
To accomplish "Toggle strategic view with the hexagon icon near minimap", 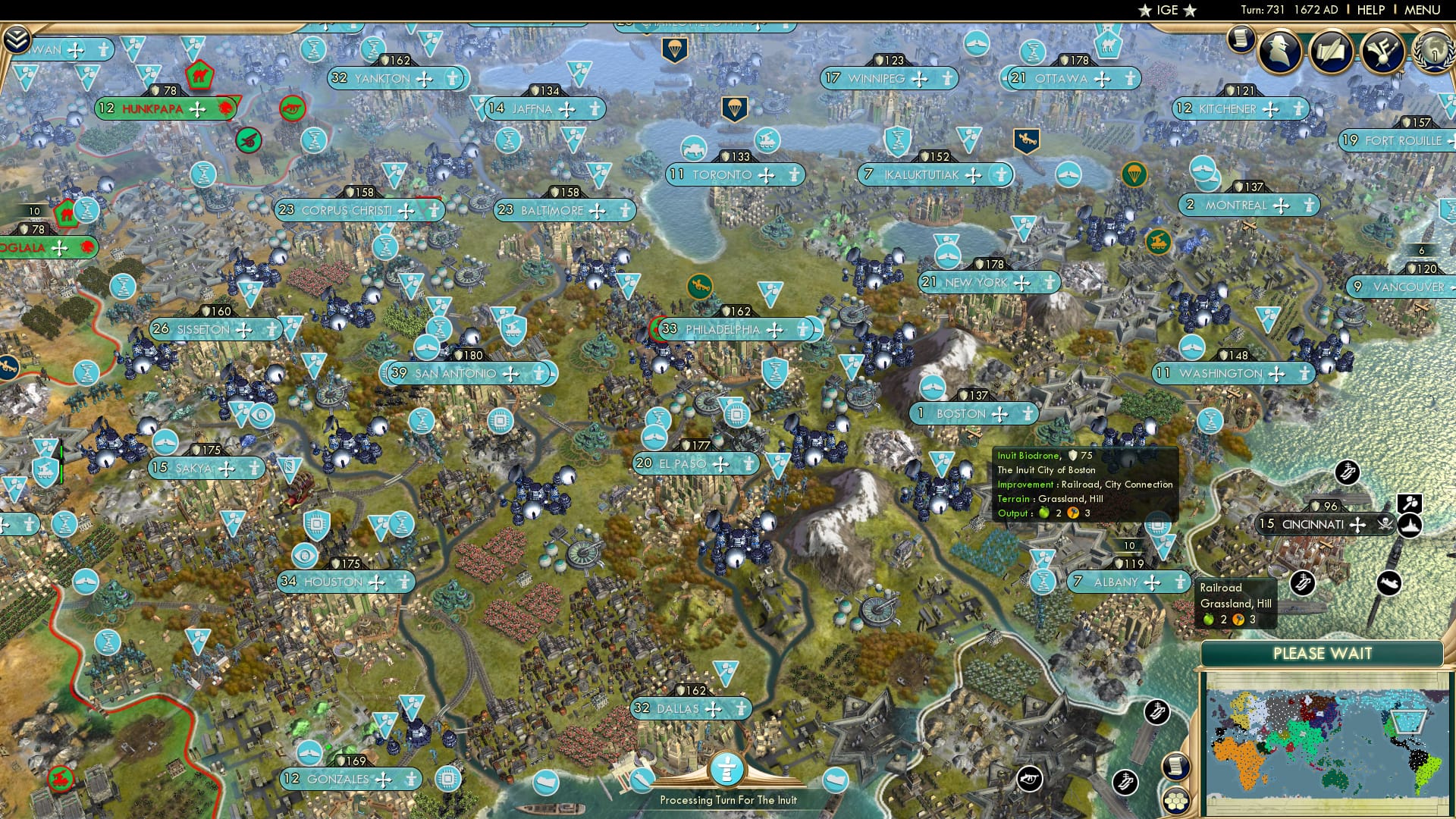I will coord(1175,802).
